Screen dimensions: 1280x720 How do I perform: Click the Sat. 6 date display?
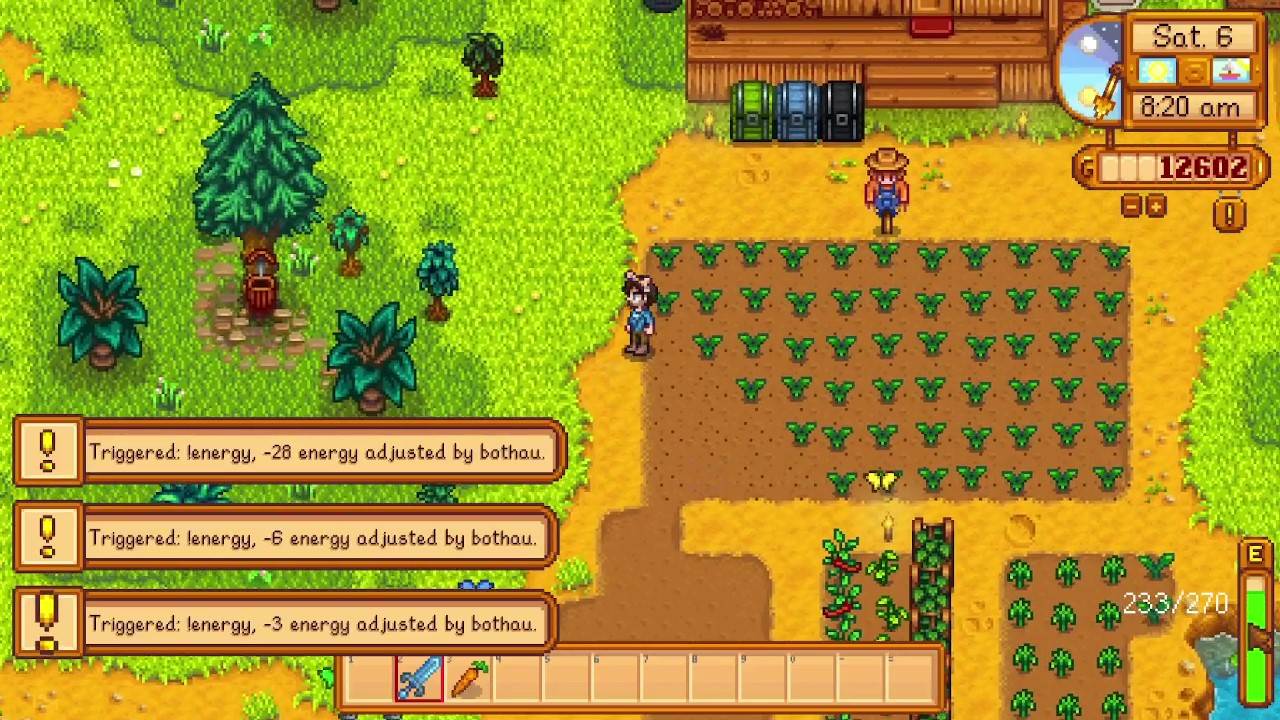tap(1191, 36)
